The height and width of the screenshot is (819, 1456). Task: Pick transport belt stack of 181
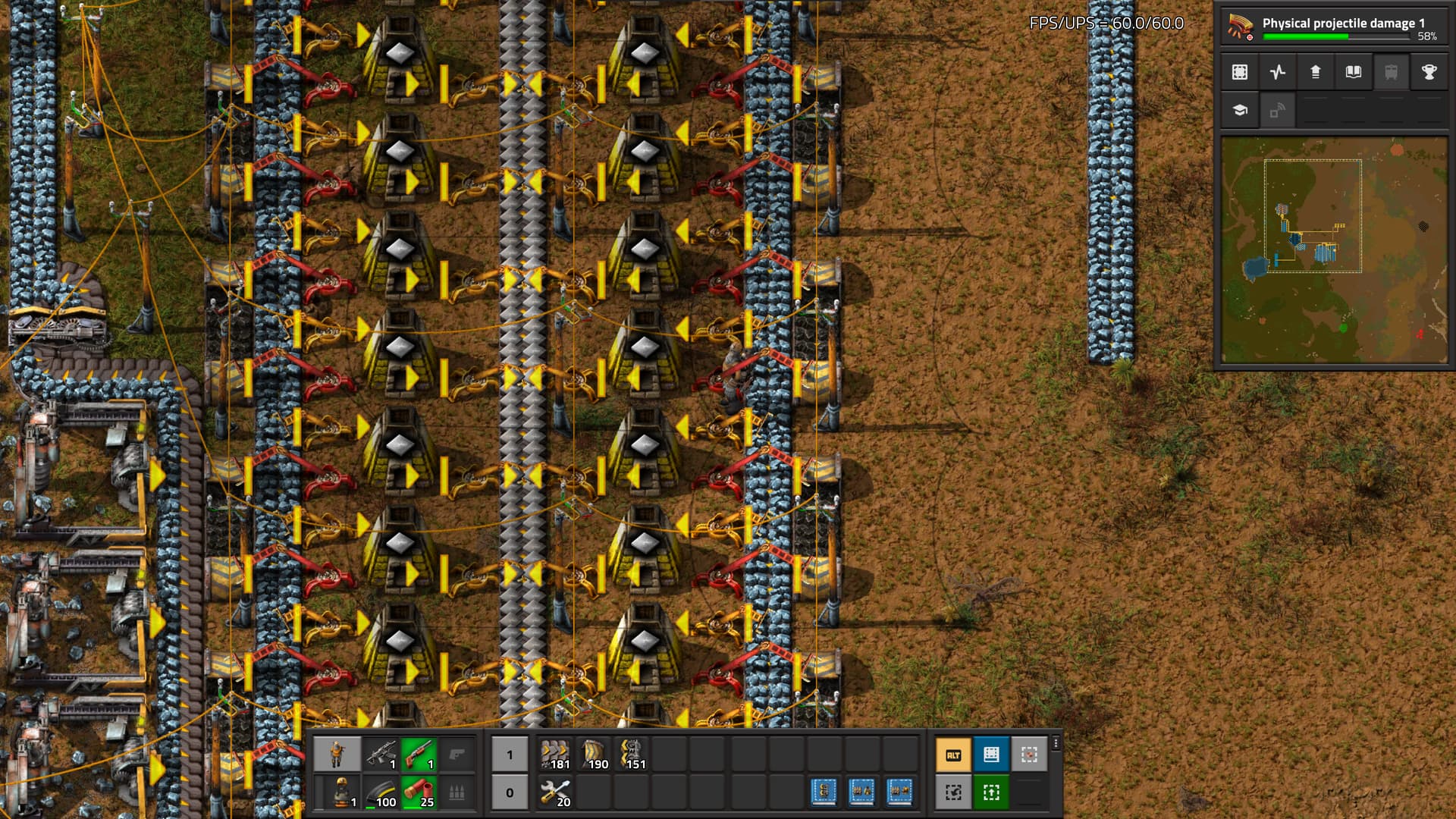(555, 755)
